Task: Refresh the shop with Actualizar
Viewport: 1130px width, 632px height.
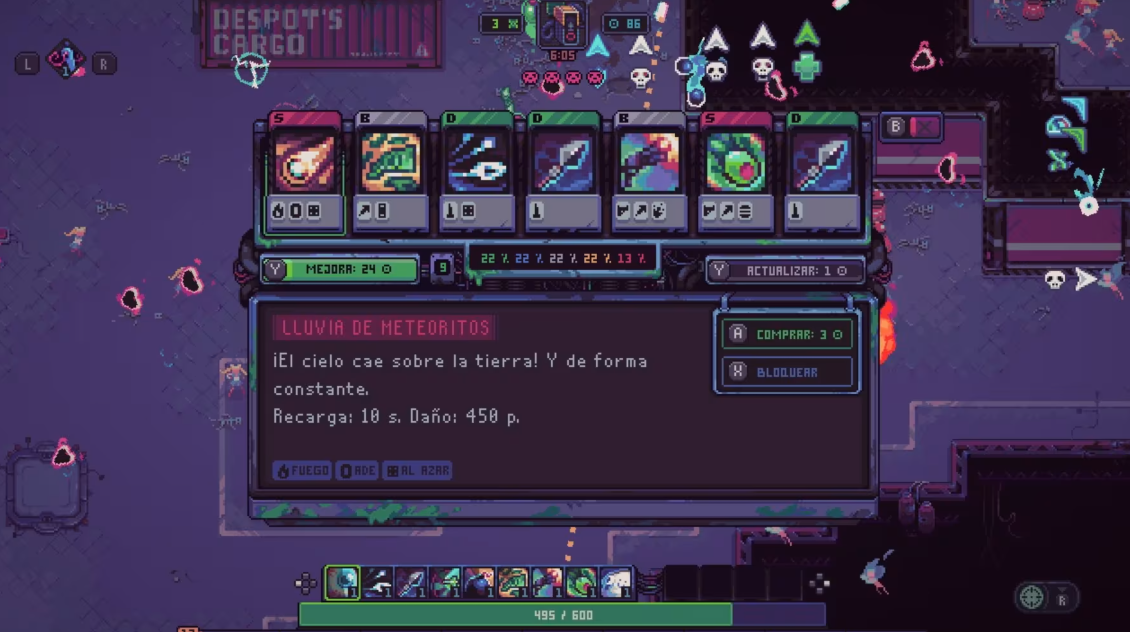Action: click(x=785, y=271)
